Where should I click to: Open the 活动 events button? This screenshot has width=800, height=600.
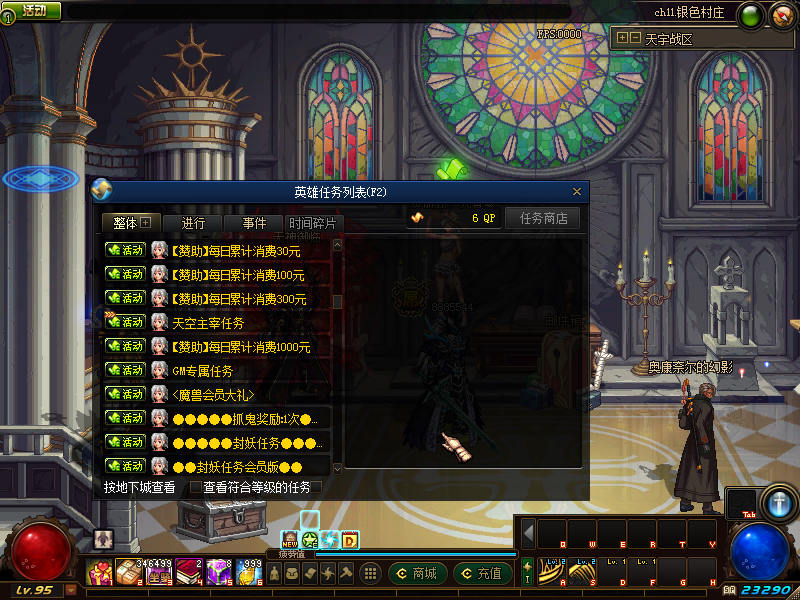pos(33,10)
